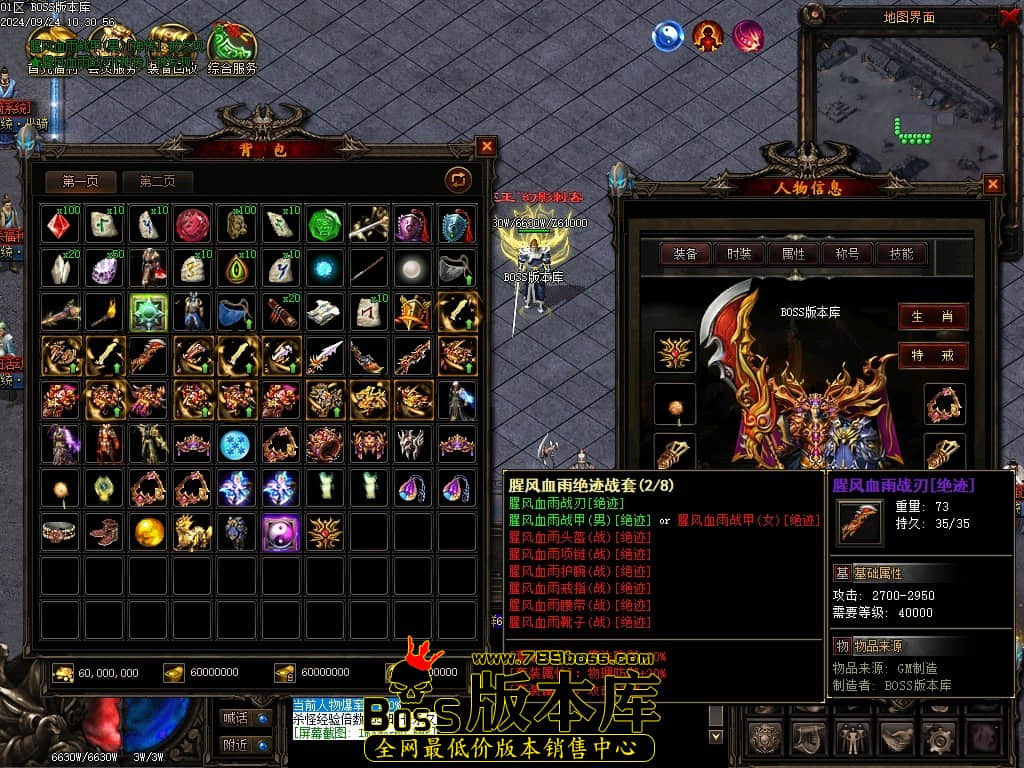The width and height of the screenshot is (1024, 768).
Task: Toggle the 喊话 shout chat button
Action: 245,717
